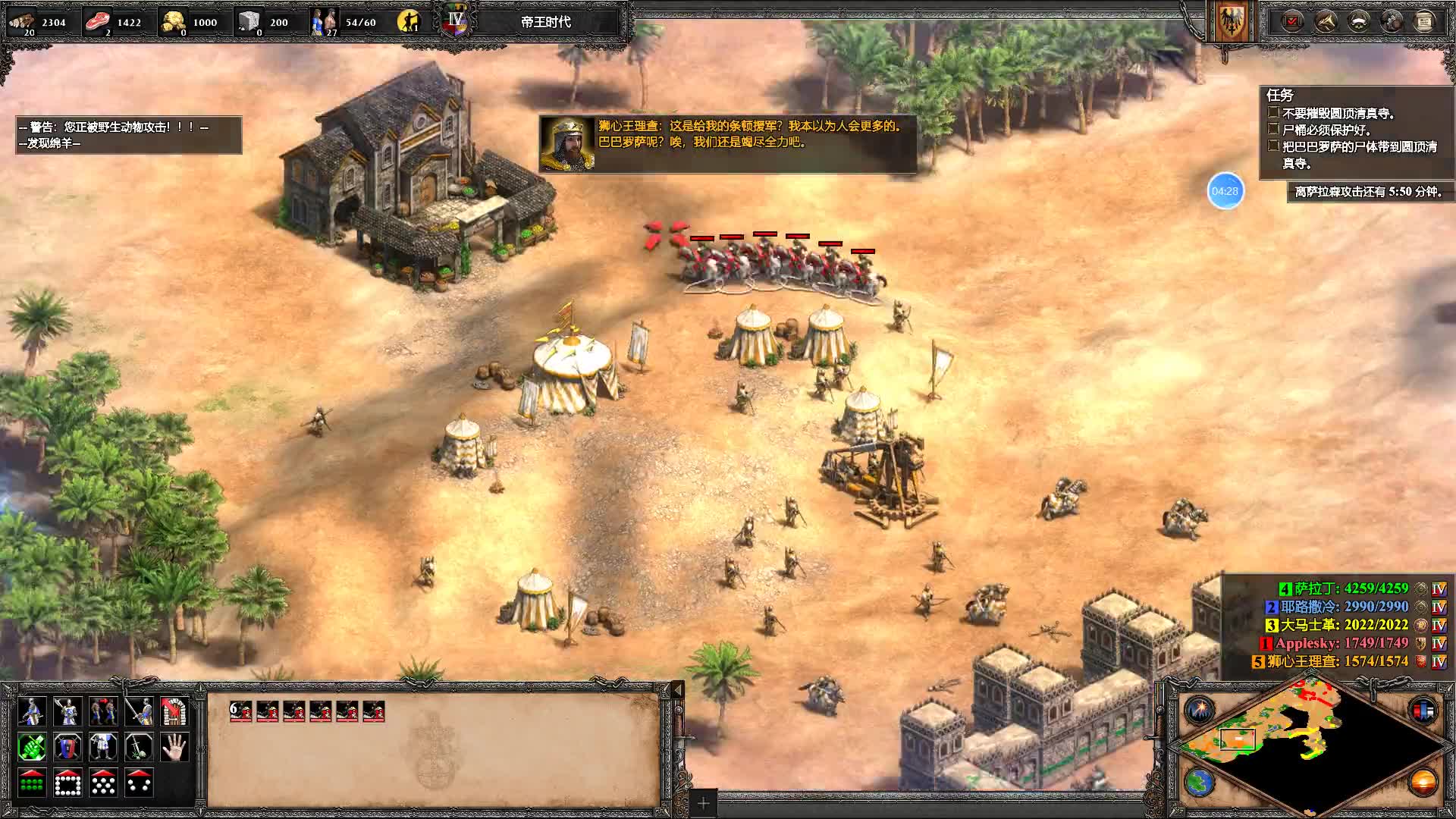Check the 不要摧毁圆顶清真寺 objective checkbox
Image resolution: width=1456 pixels, height=819 pixels.
(x=1273, y=111)
